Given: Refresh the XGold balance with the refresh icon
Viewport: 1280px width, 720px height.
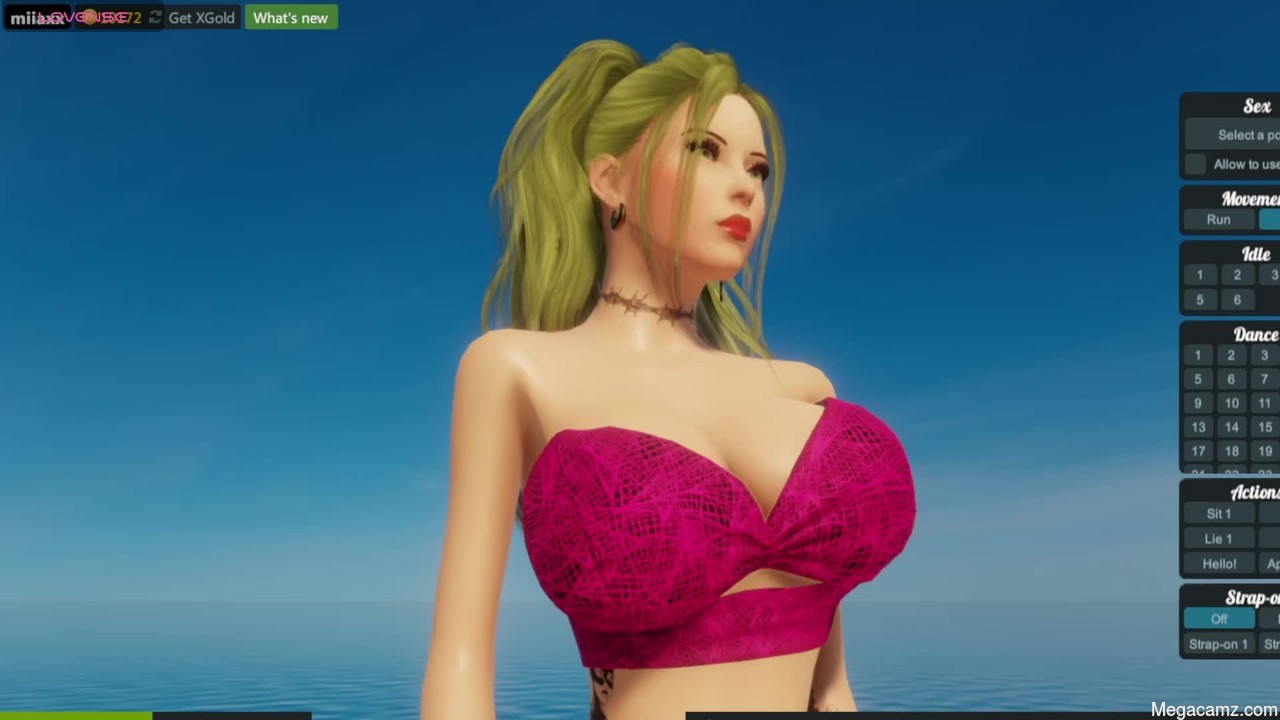Looking at the screenshot, I should point(155,17).
